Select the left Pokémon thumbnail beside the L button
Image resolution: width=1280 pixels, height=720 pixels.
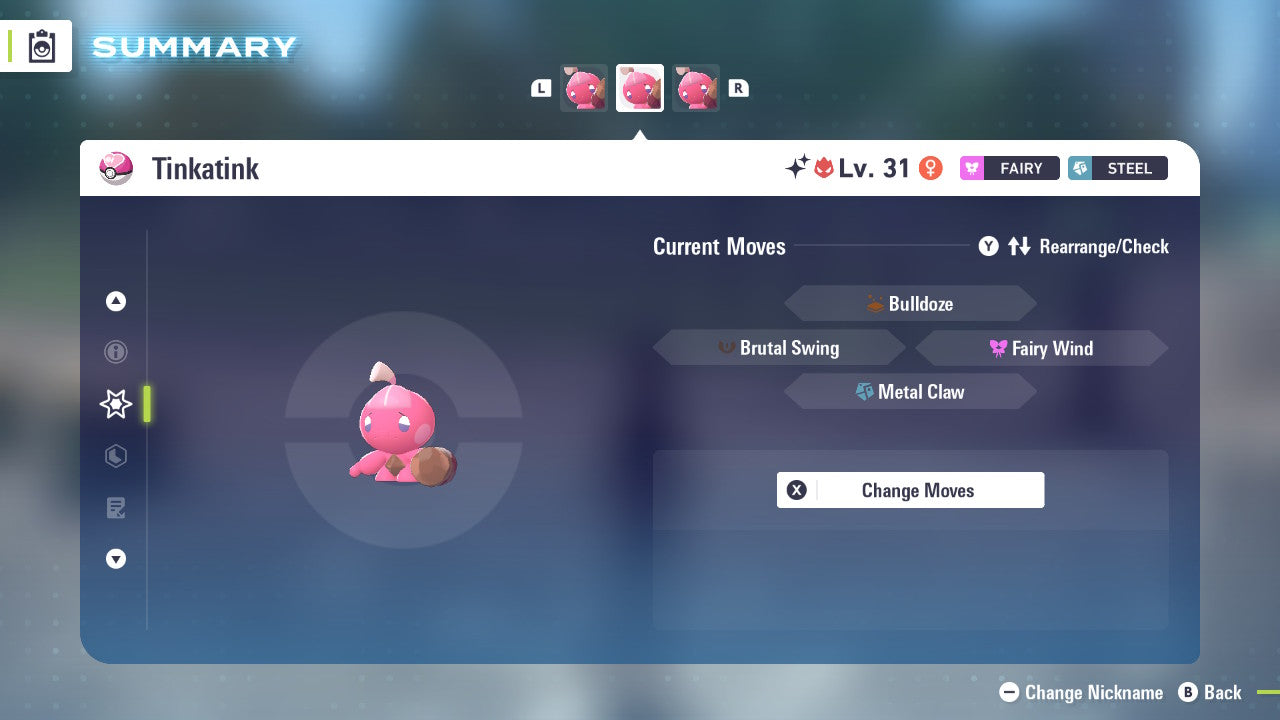tap(583, 87)
